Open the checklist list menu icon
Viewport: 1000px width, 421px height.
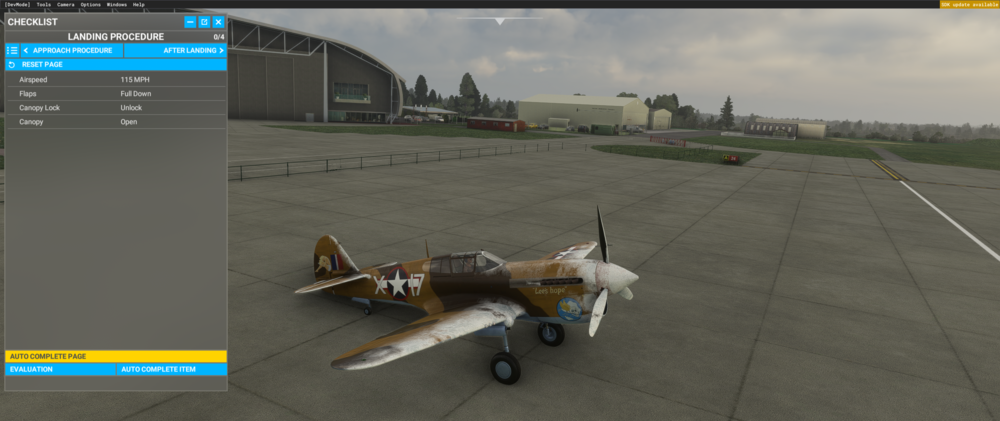point(12,50)
